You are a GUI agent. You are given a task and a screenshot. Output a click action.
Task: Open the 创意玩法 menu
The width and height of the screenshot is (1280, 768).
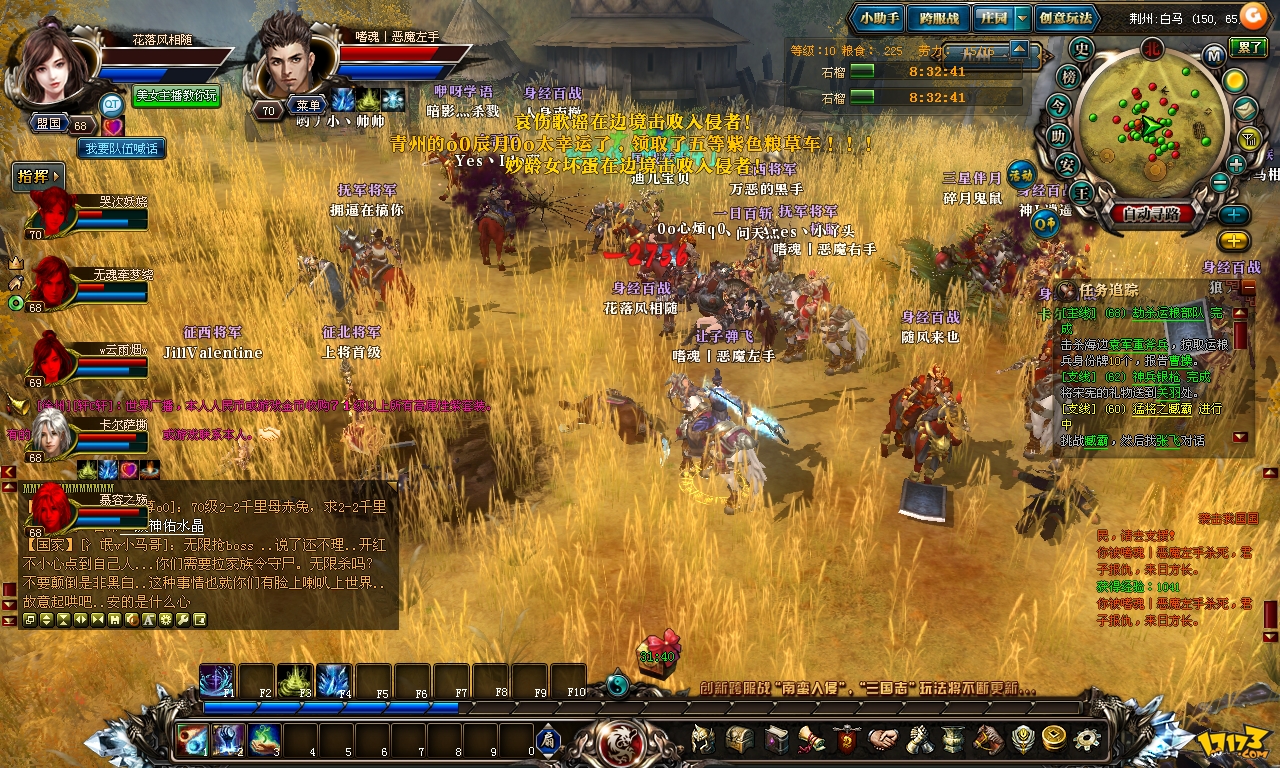tap(1066, 18)
